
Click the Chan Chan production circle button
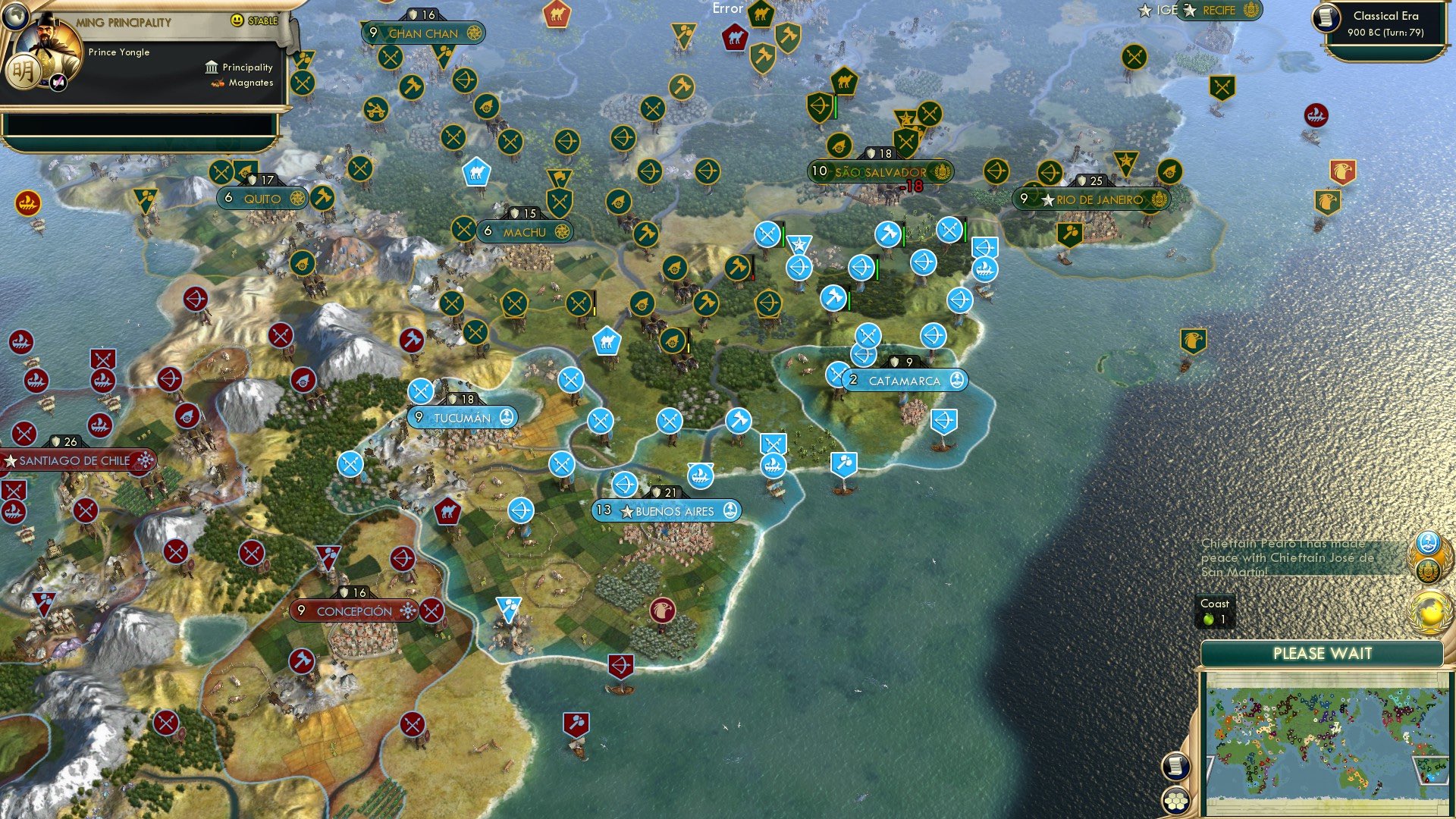(x=475, y=33)
